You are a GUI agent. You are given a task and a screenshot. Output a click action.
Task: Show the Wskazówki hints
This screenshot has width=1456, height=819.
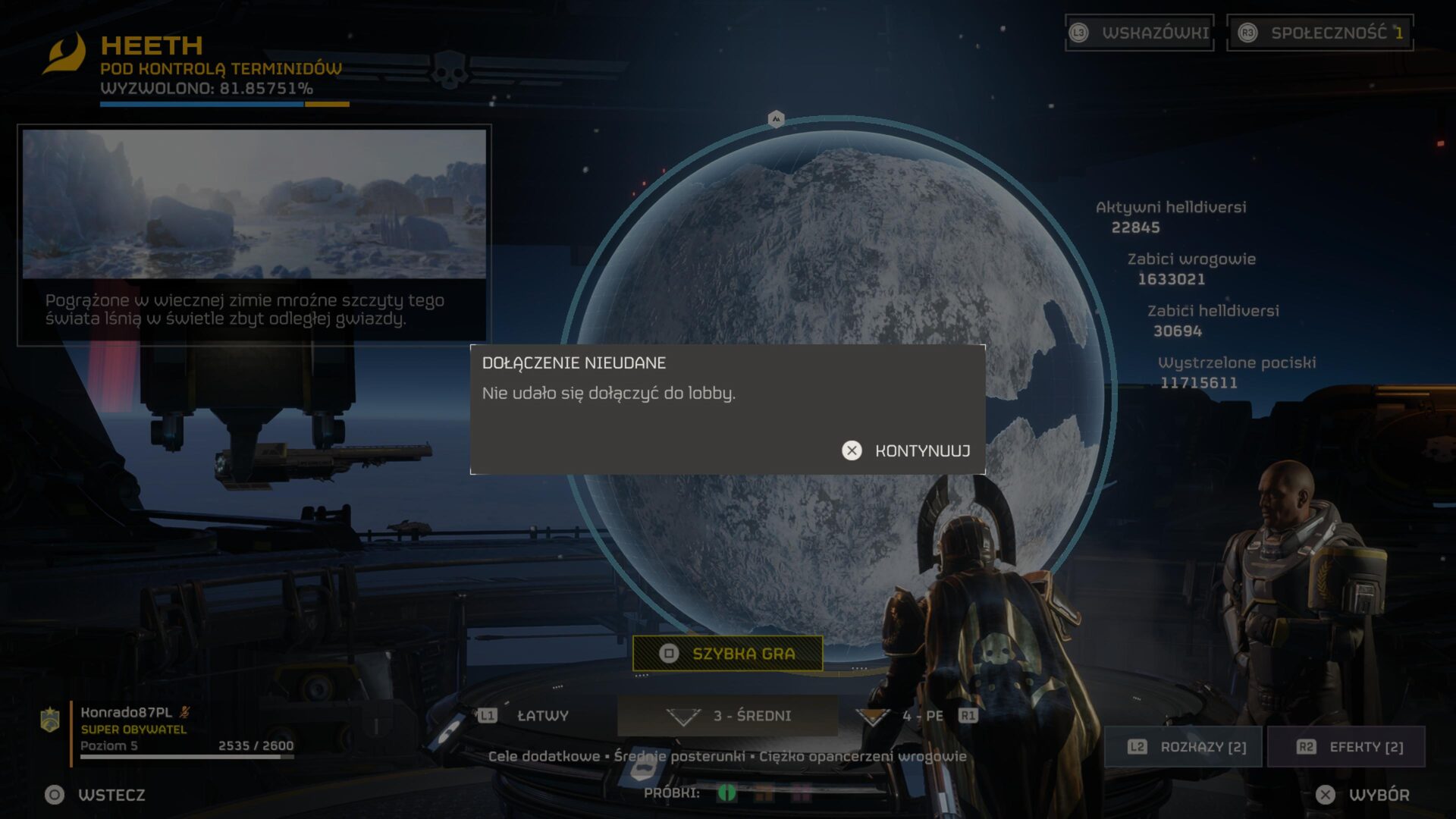tap(1140, 33)
